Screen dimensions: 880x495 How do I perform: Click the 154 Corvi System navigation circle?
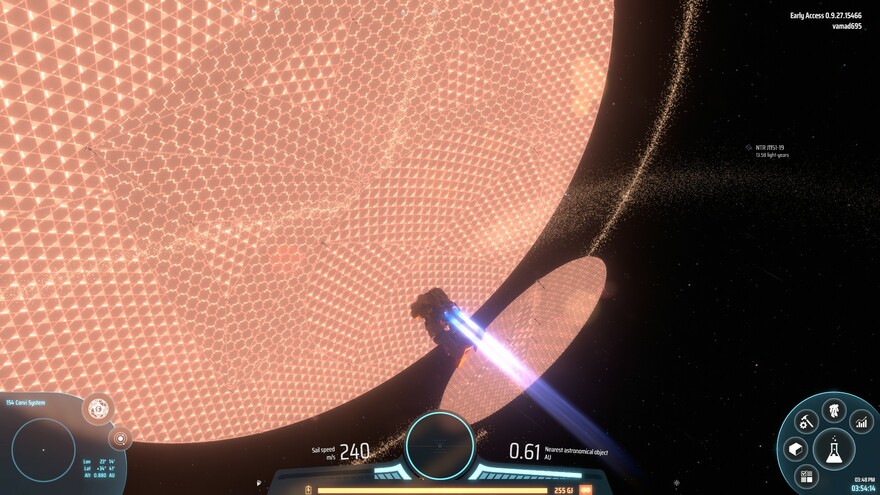43,449
